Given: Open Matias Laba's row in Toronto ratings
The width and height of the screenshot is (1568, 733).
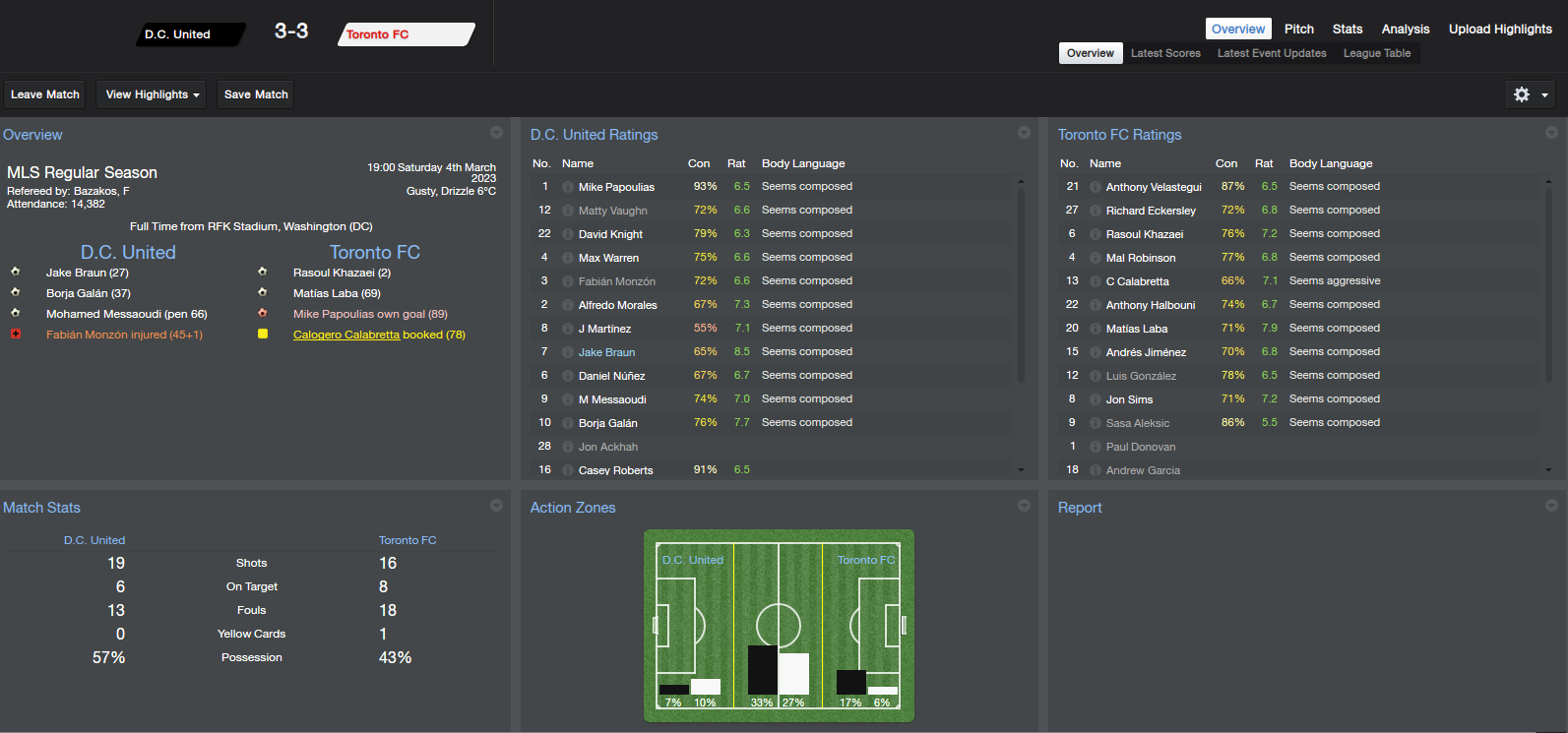Looking at the screenshot, I should point(1136,329).
